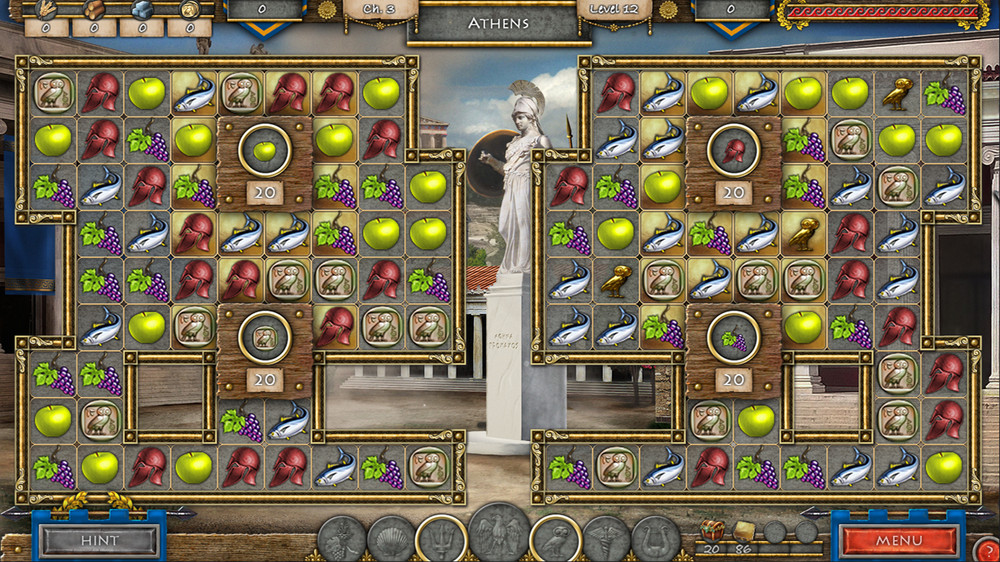The width and height of the screenshot is (1000, 562).
Task: Choose the owl coin power-up
Action: click(555, 540)
